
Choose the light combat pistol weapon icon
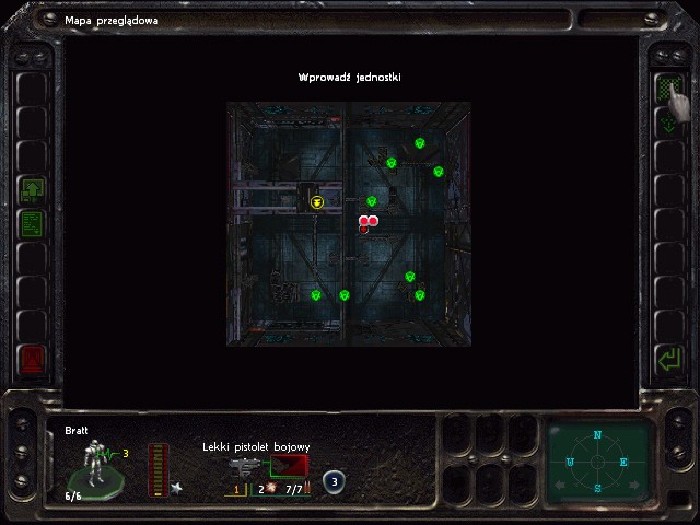[245, 467]
